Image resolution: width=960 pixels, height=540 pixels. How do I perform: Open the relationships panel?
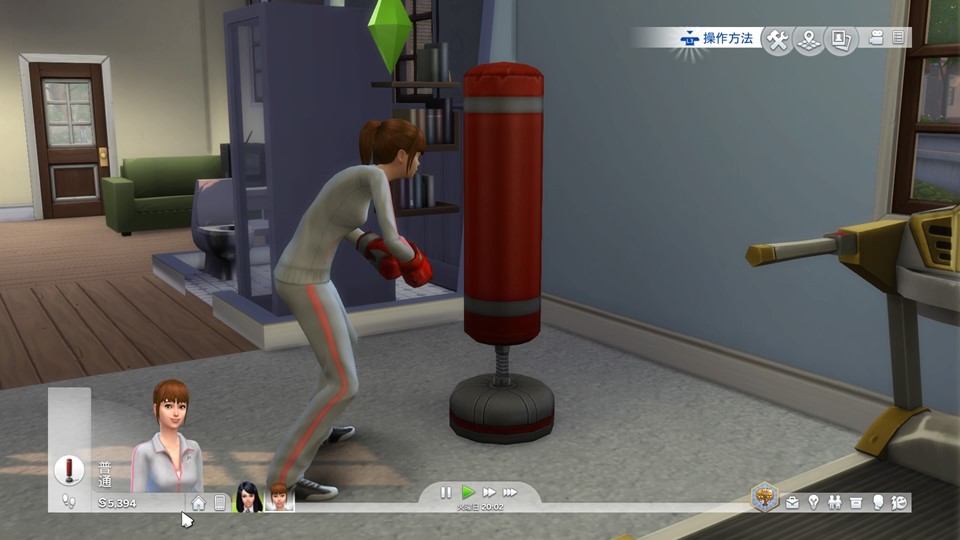tap(835, 502)
